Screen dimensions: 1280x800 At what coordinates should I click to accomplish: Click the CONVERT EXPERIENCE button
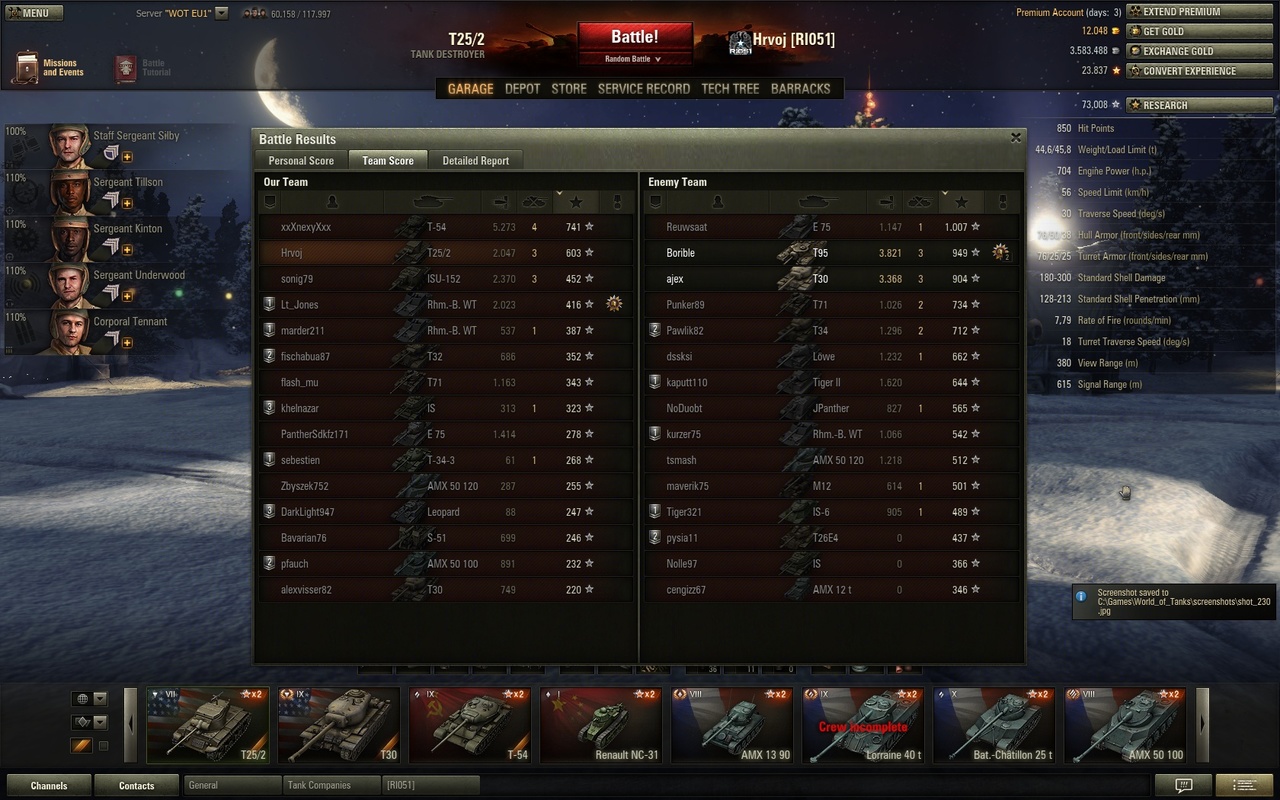(x=1179, y=71)
